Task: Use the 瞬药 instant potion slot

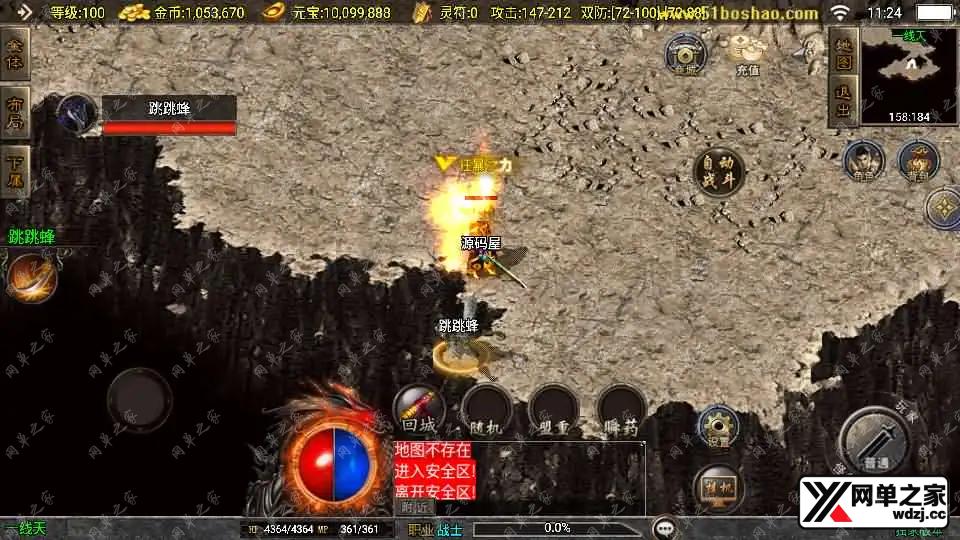Action: click(x=621, y=409)
